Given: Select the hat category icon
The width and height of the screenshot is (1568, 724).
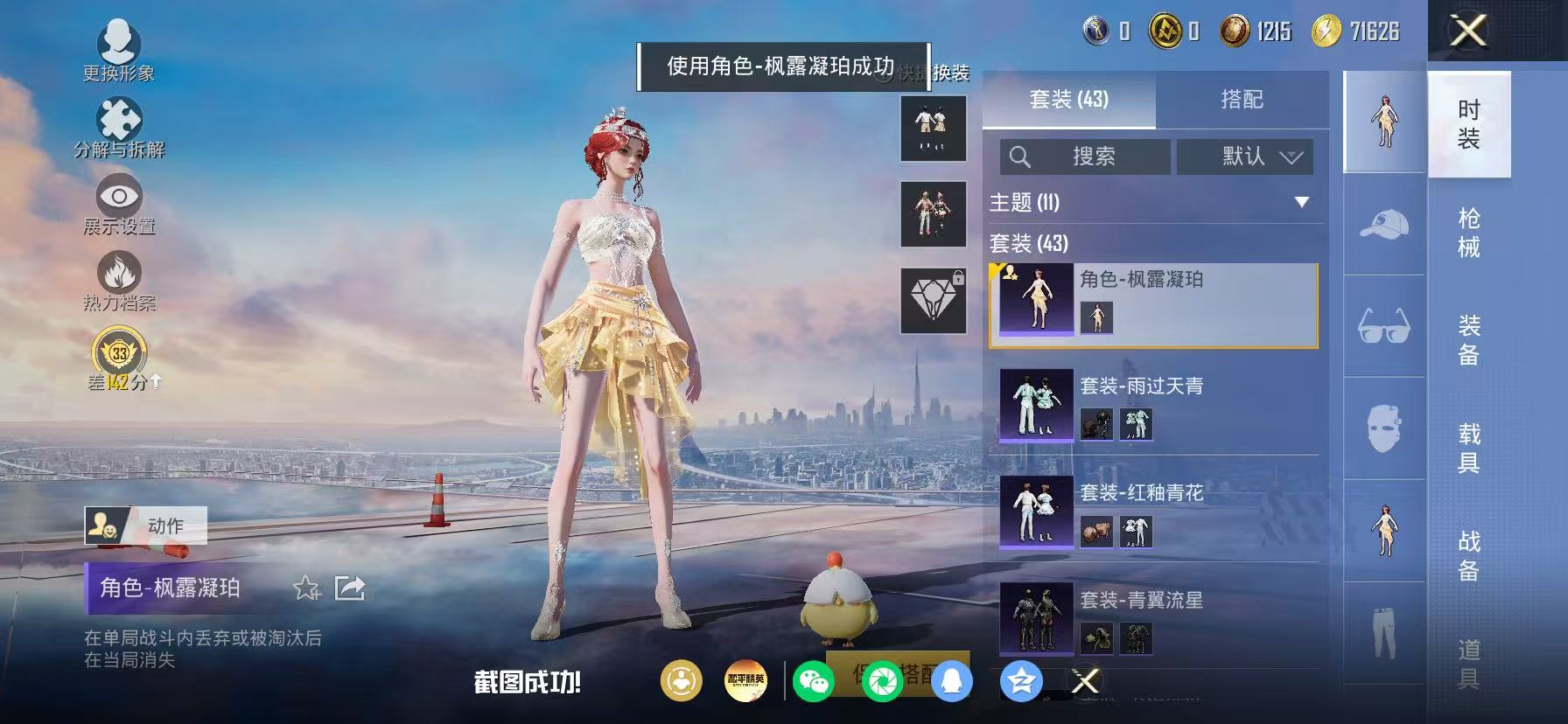Looking at the screenshot, I should (1383, 226).
